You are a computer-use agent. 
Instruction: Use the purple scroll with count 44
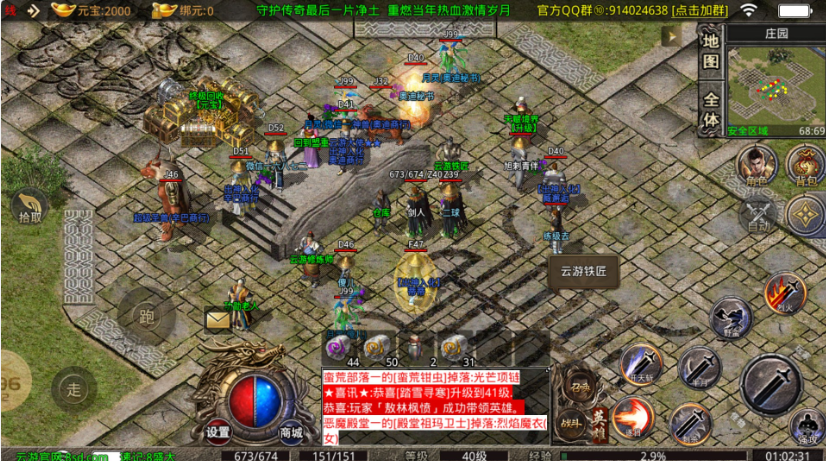coord(339,349)
